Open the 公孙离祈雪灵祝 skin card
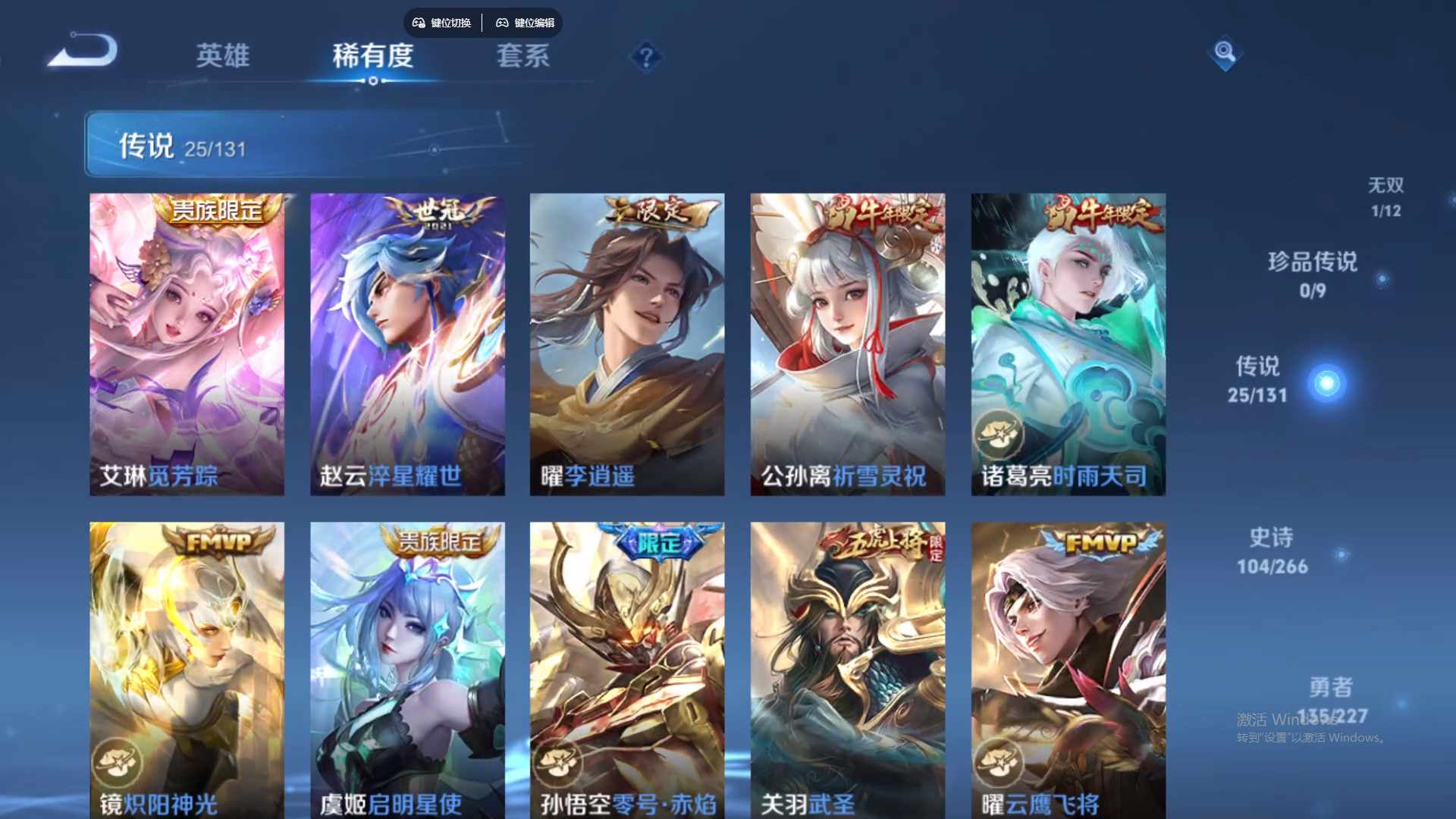The height and width of the screenshot is (819, 1456). click(846, 341)
